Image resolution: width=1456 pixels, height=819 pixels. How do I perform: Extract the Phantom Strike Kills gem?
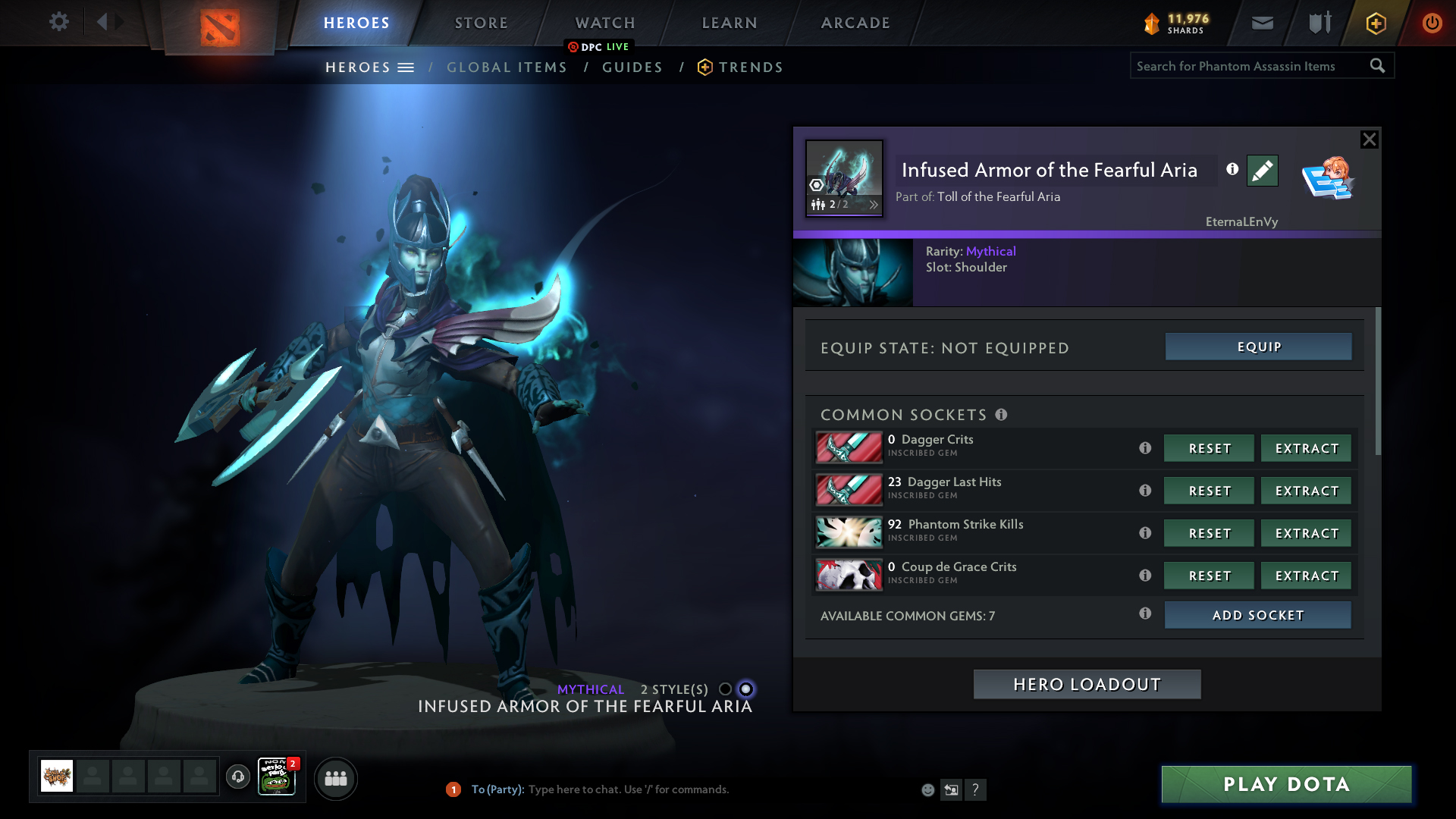pyautogui.click(x=1306, y=534)
